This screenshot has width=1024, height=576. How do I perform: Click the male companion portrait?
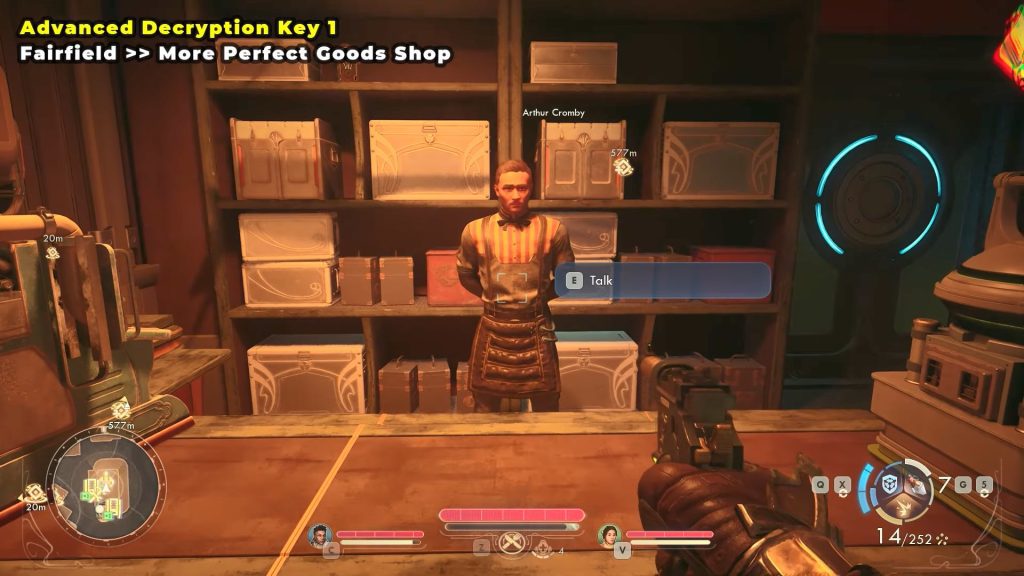click(321, 535)
